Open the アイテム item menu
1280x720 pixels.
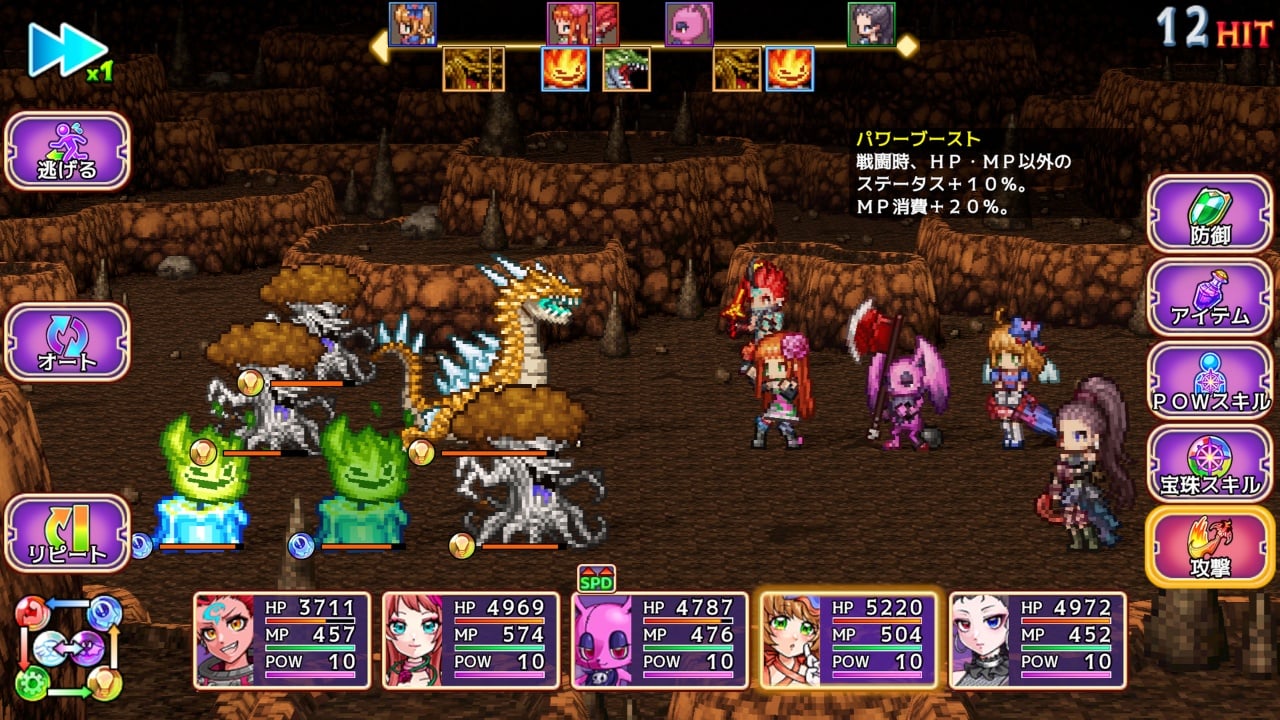[1210, 297]
